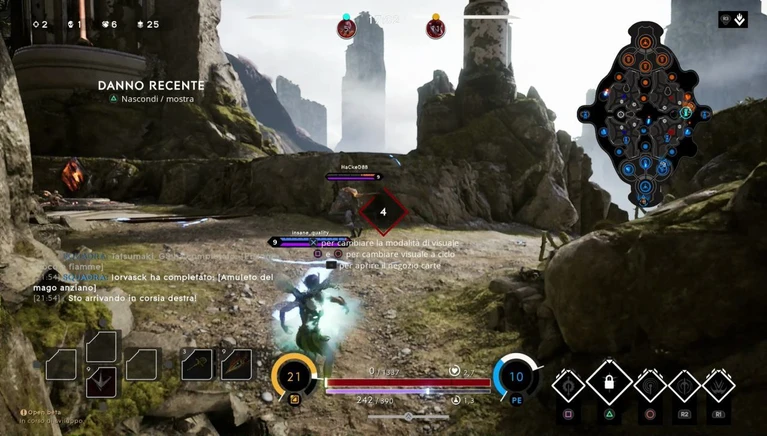Viewport: 767px width, 436px height.
Task: Use the ability diamond above the circle glyph
Action: click(x=649, y=385)
